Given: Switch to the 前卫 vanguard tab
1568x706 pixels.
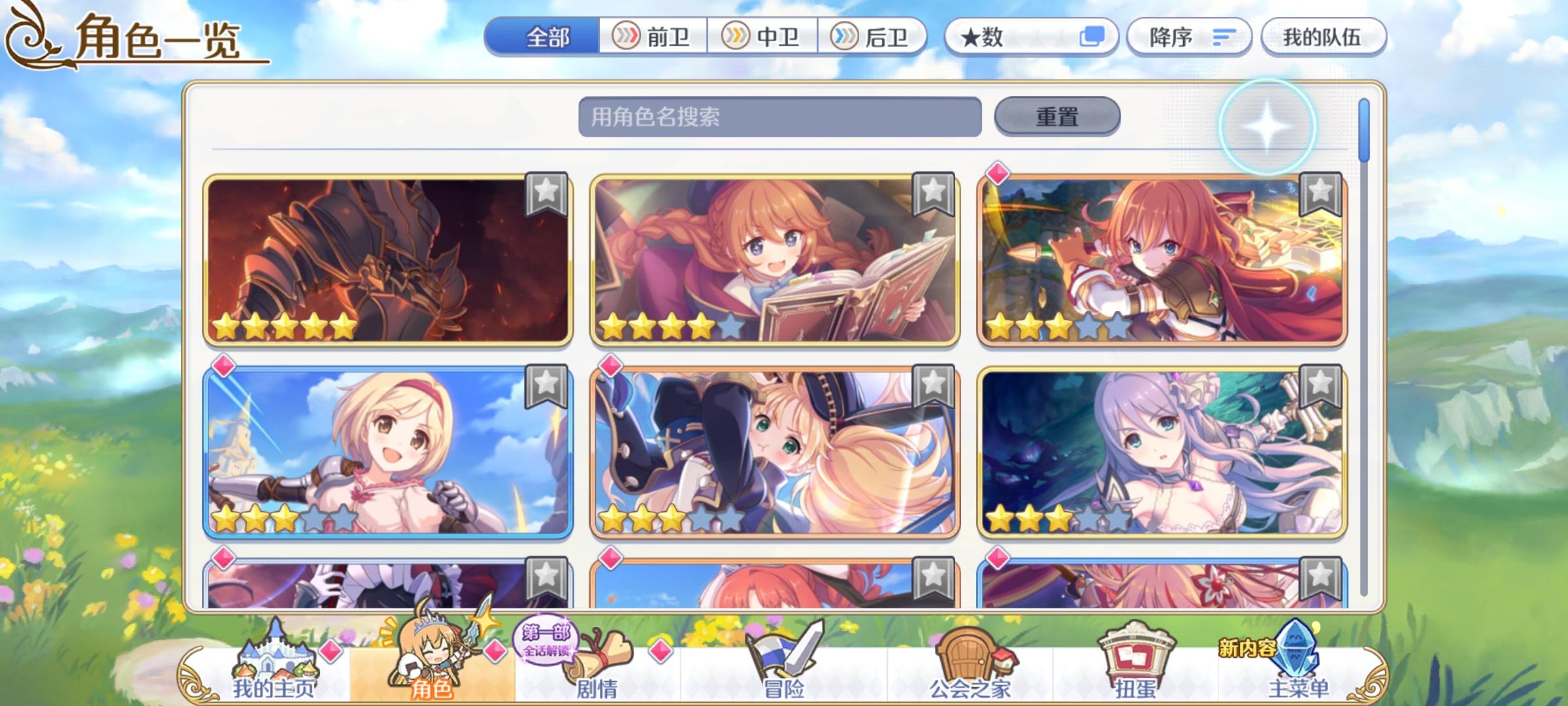Looking at the screenshot, I should coord(652,37).
